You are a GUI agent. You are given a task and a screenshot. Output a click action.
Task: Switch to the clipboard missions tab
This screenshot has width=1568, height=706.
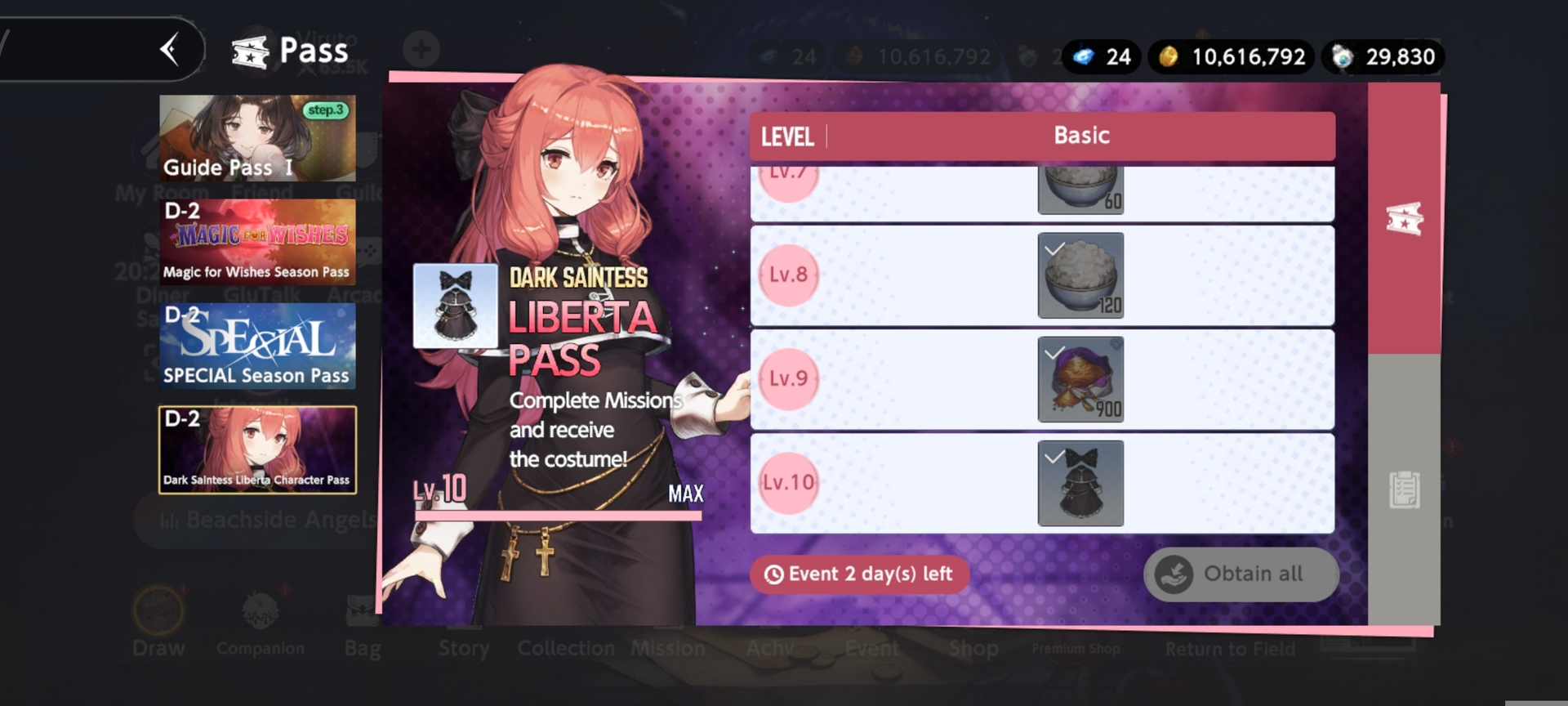click(x=1404, y=490)
